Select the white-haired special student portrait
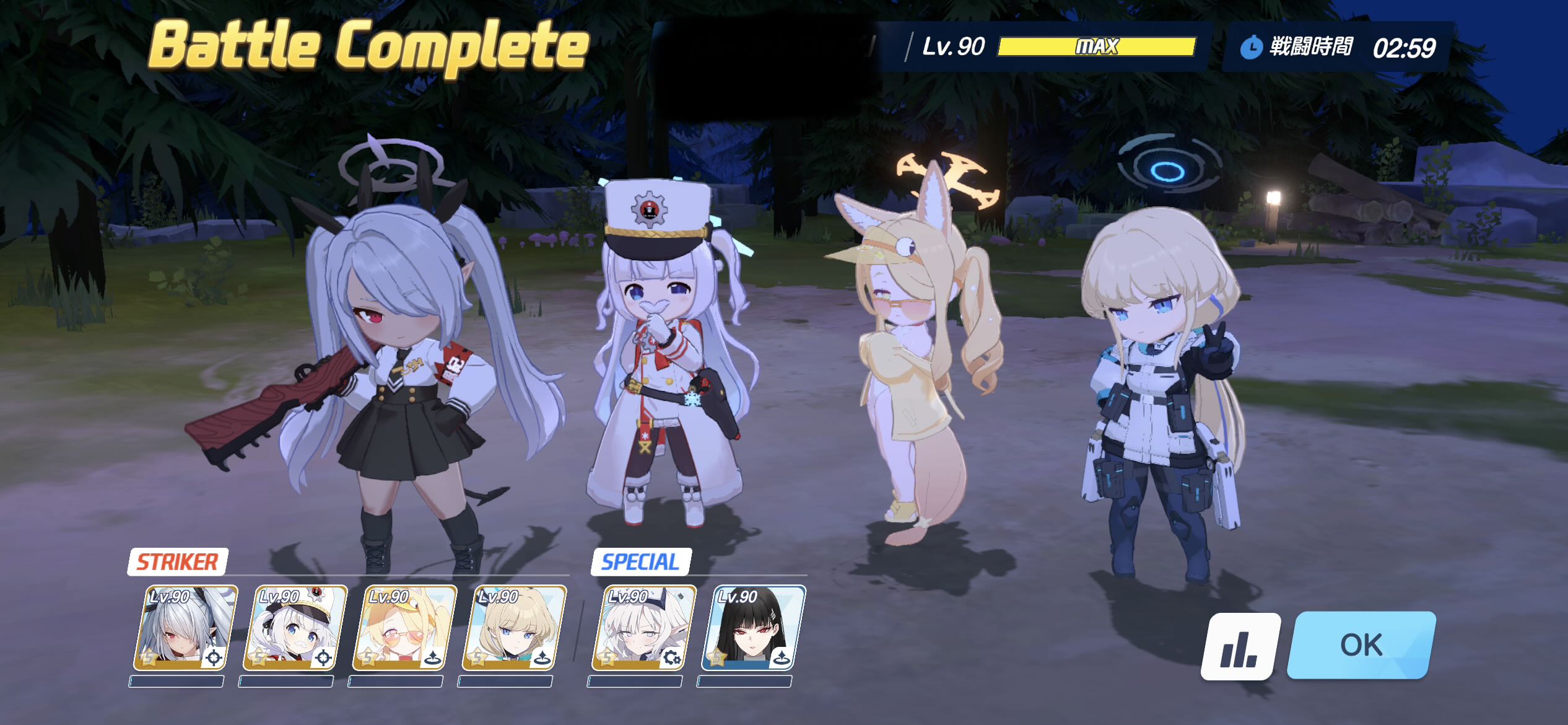The width and height of the screenshot is (1568, 725). click(x=643, y=628)
